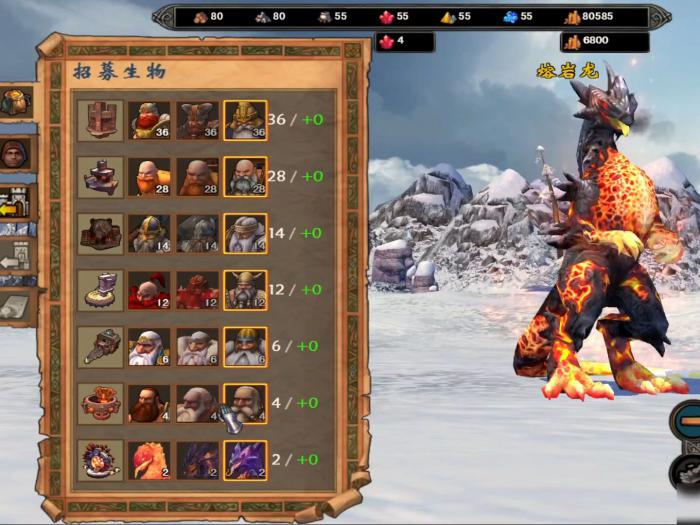The image size is (700, 525).
Task: Switch to the castle tab with gray arrow
Action: click(17, 258)
